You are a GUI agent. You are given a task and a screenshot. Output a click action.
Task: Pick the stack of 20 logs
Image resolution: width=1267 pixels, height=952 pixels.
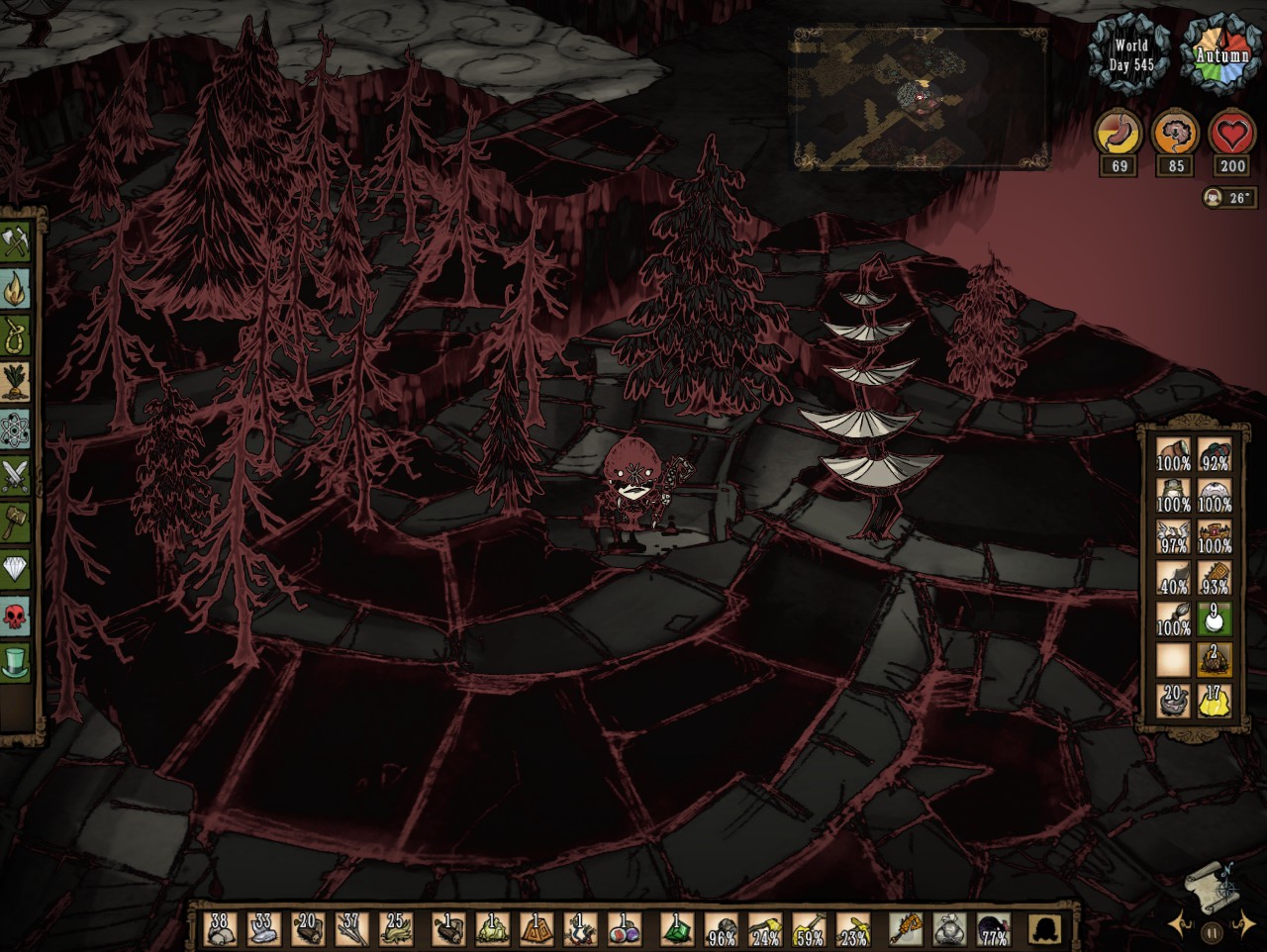[307, 929]
